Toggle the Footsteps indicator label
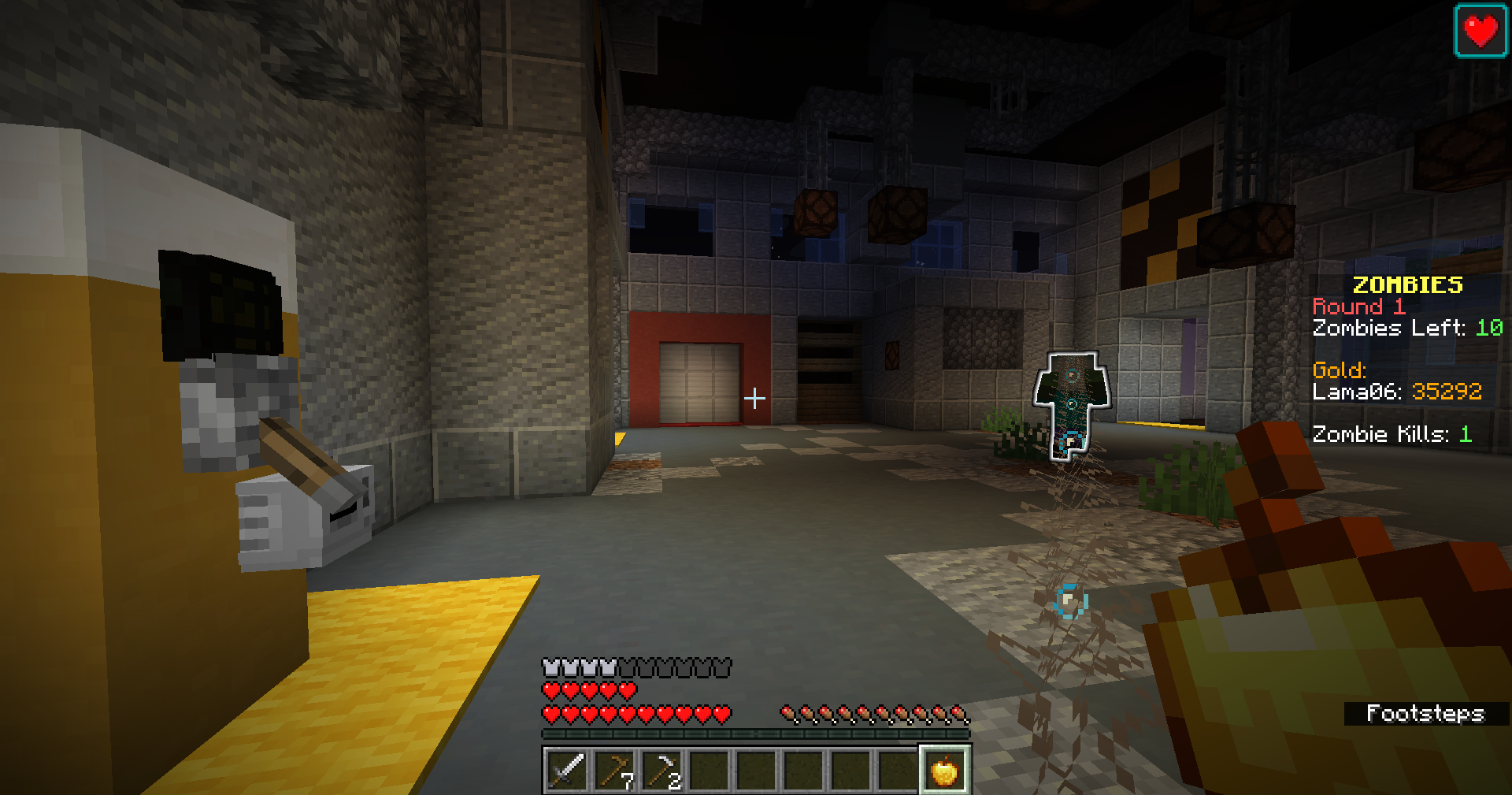1512x795 pixels. click(x=1425, y=714)
